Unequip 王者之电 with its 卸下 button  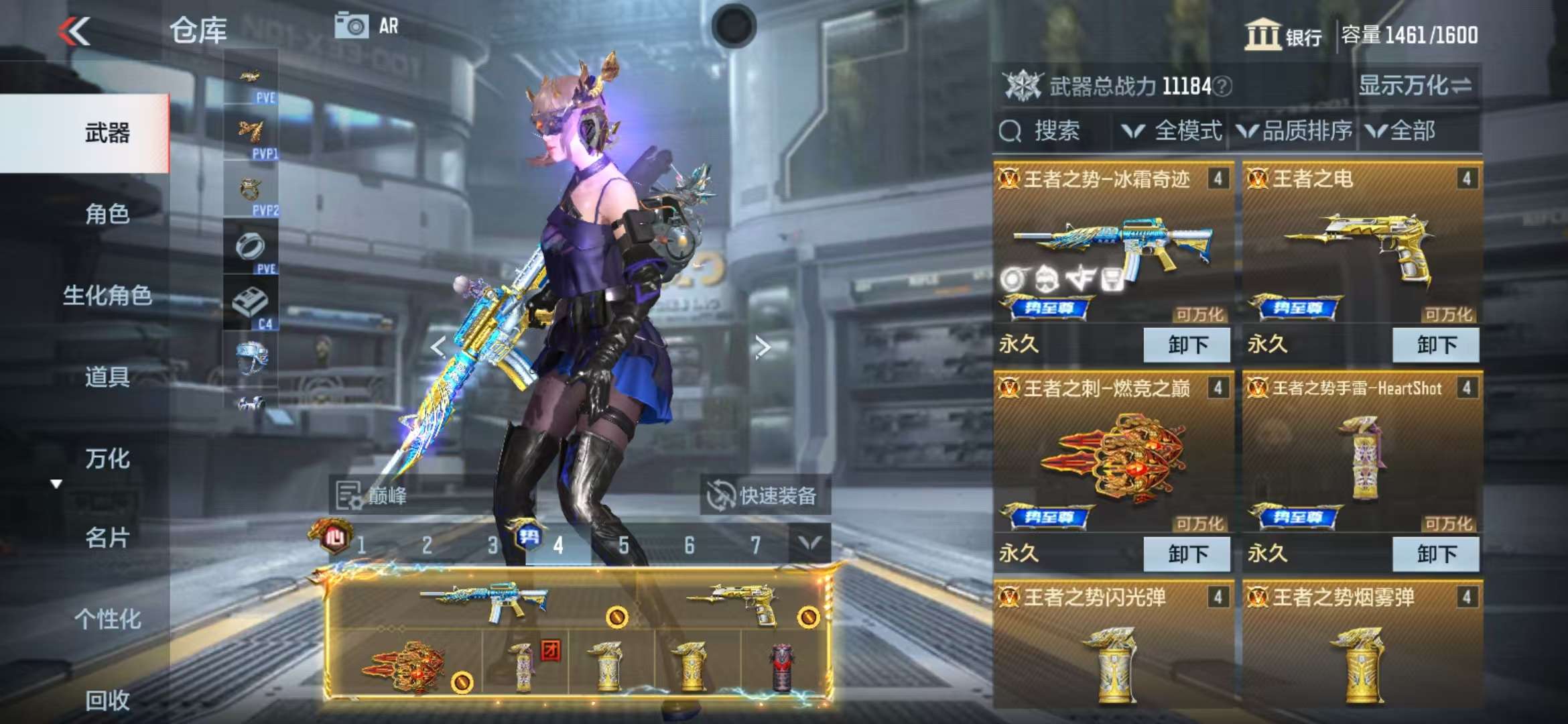(1435, 345)
